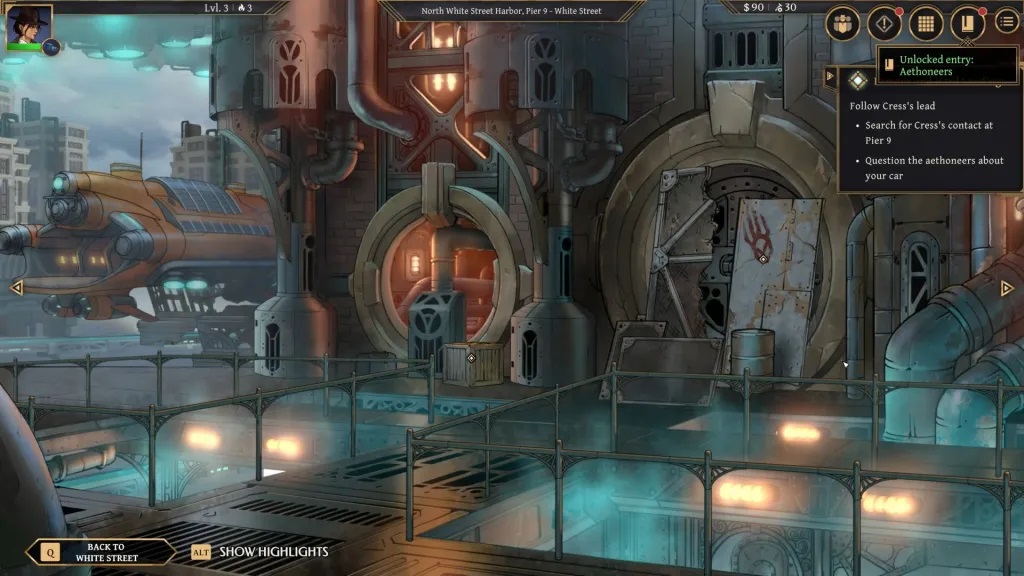Examine the marker on the red handprint

click(763, 259)
